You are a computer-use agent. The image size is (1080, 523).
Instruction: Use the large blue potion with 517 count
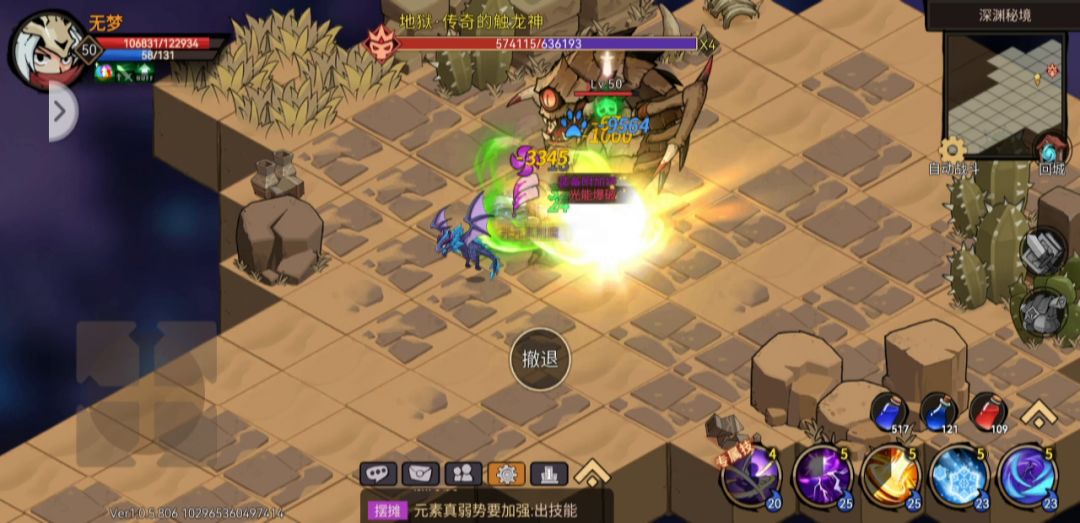click(x=889, y=411)
